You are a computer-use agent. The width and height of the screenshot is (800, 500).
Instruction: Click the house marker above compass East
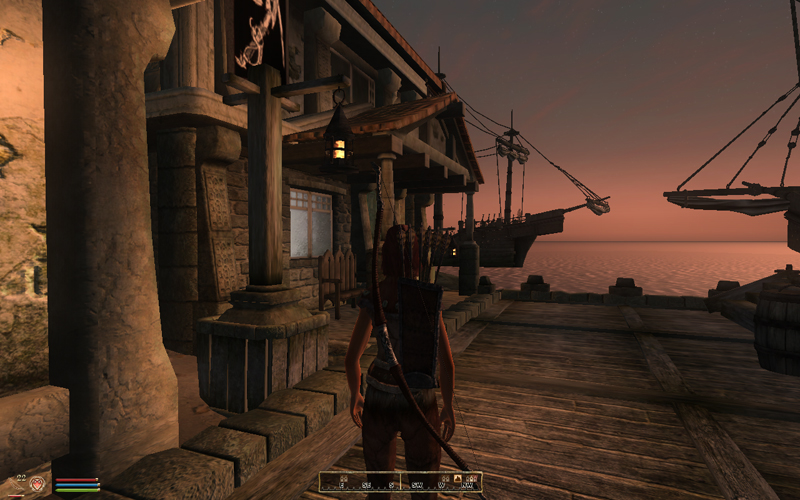[x=344, y=478]
